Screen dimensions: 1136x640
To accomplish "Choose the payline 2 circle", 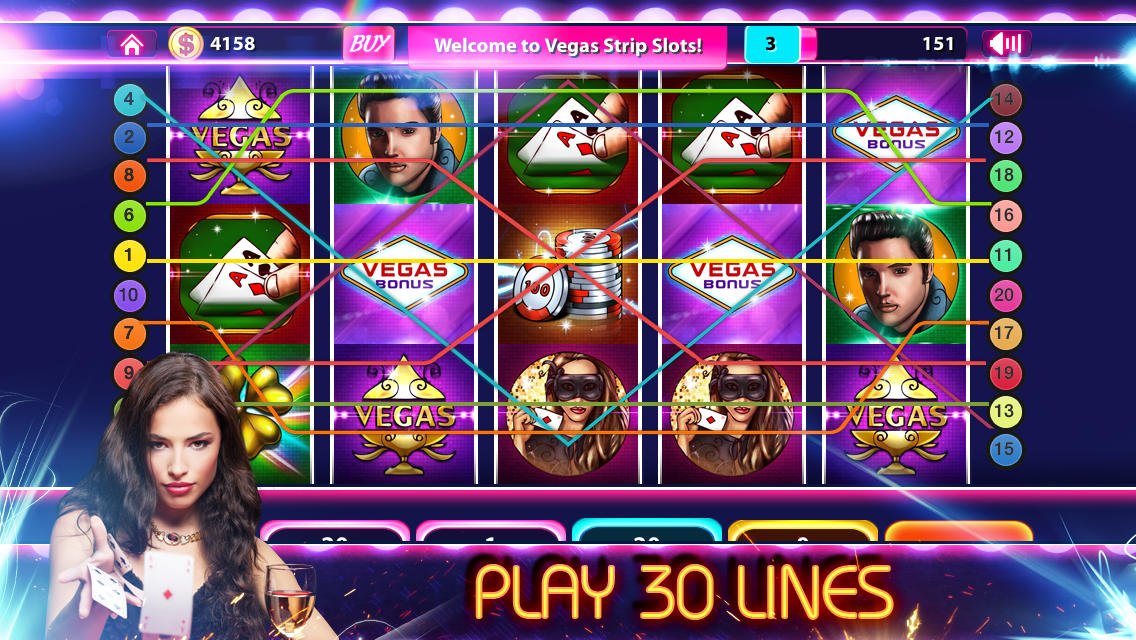I will click(130, 138).
